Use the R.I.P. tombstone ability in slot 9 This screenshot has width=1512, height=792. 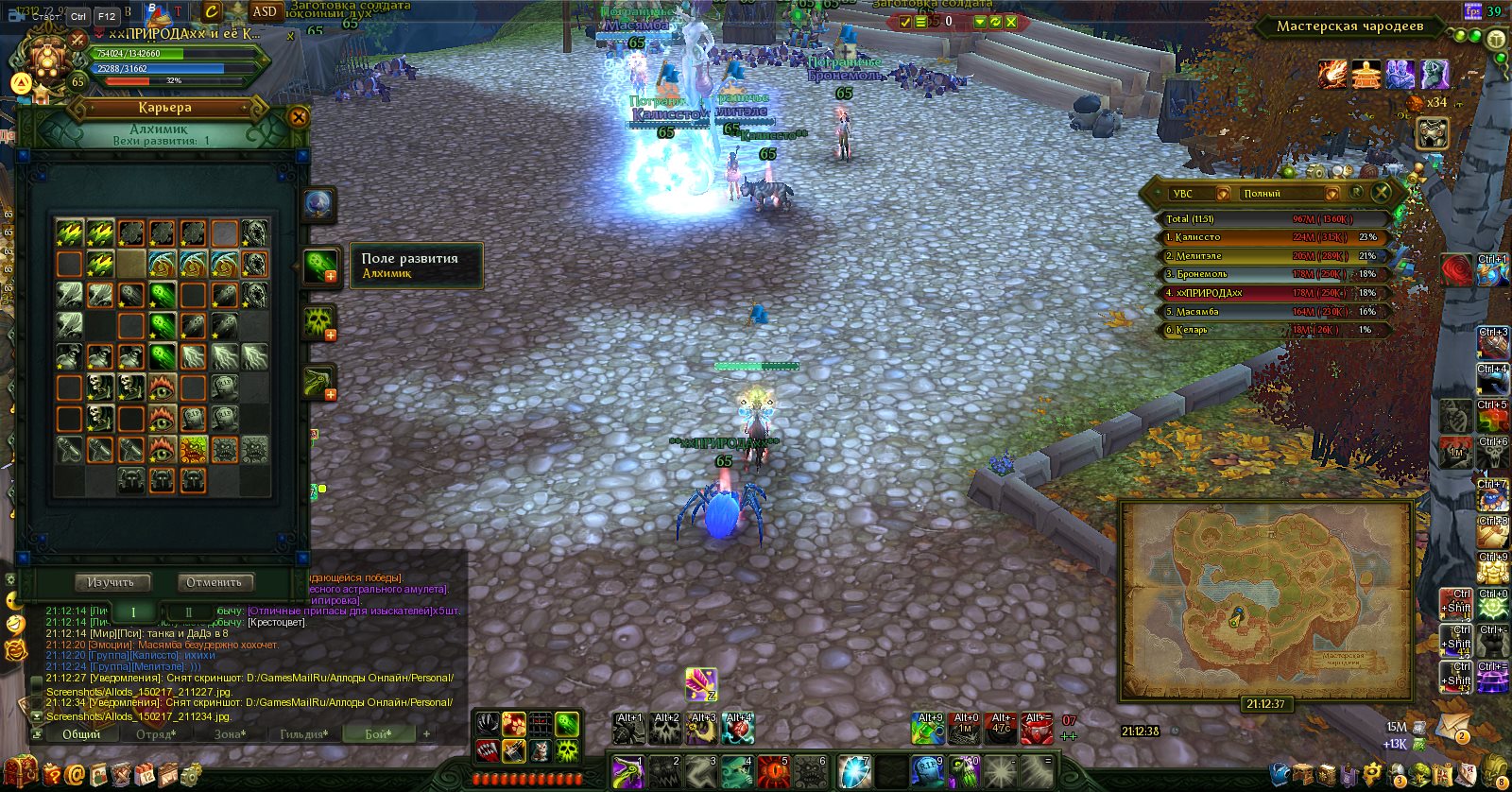927,771
